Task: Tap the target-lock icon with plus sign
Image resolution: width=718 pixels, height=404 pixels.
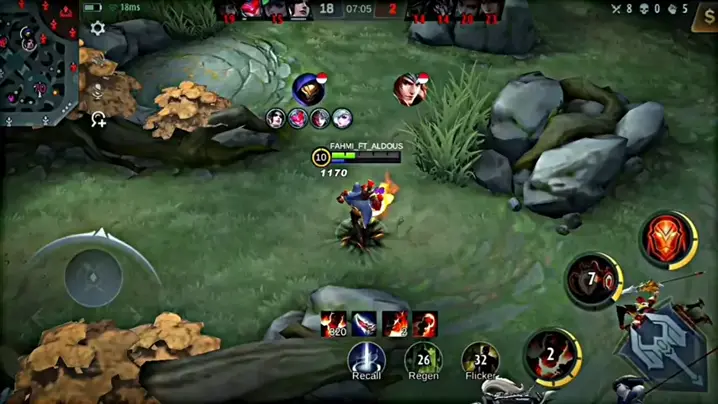Action: (x=98, y=120)
